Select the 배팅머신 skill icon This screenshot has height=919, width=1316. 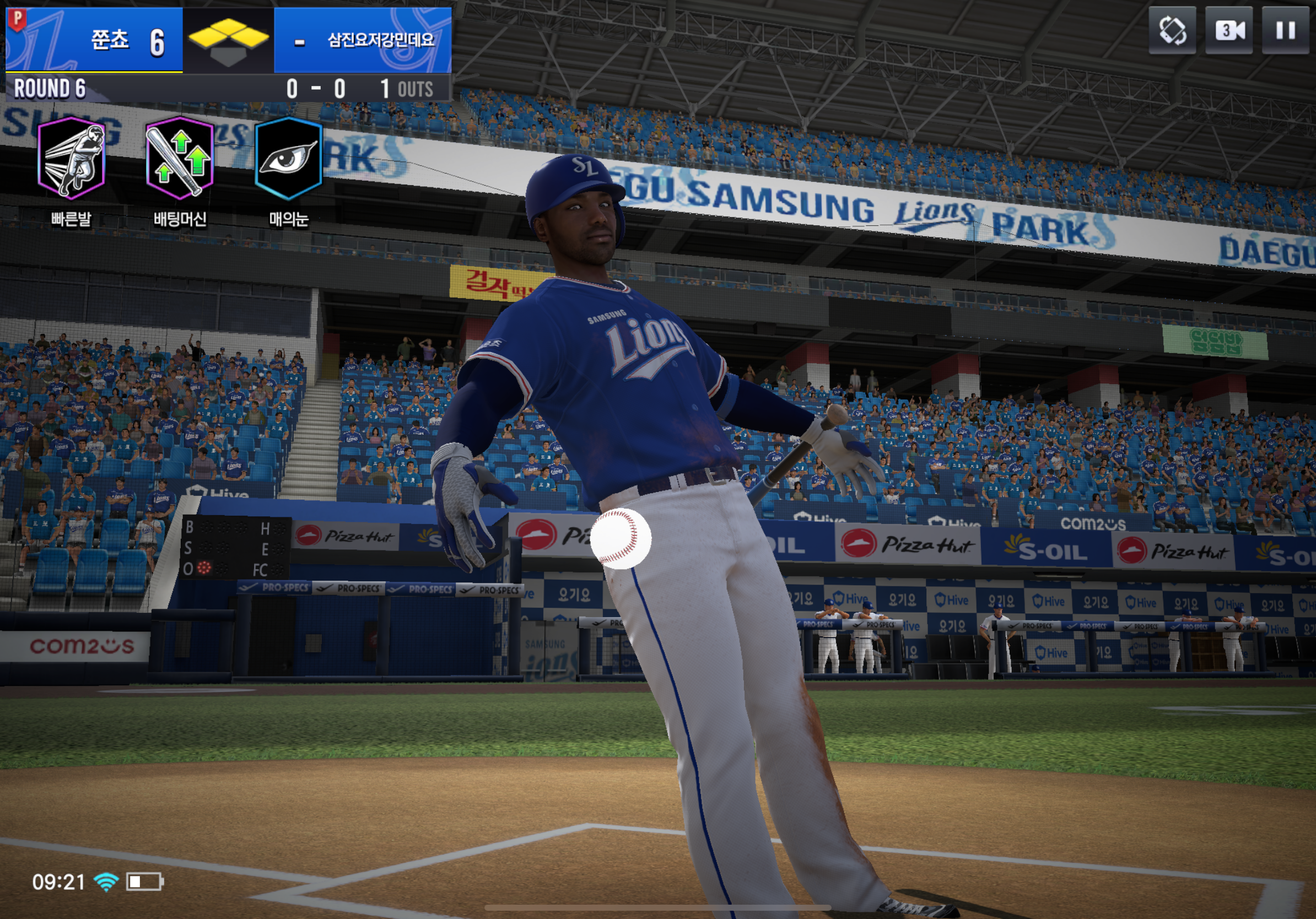coord(180,158)
